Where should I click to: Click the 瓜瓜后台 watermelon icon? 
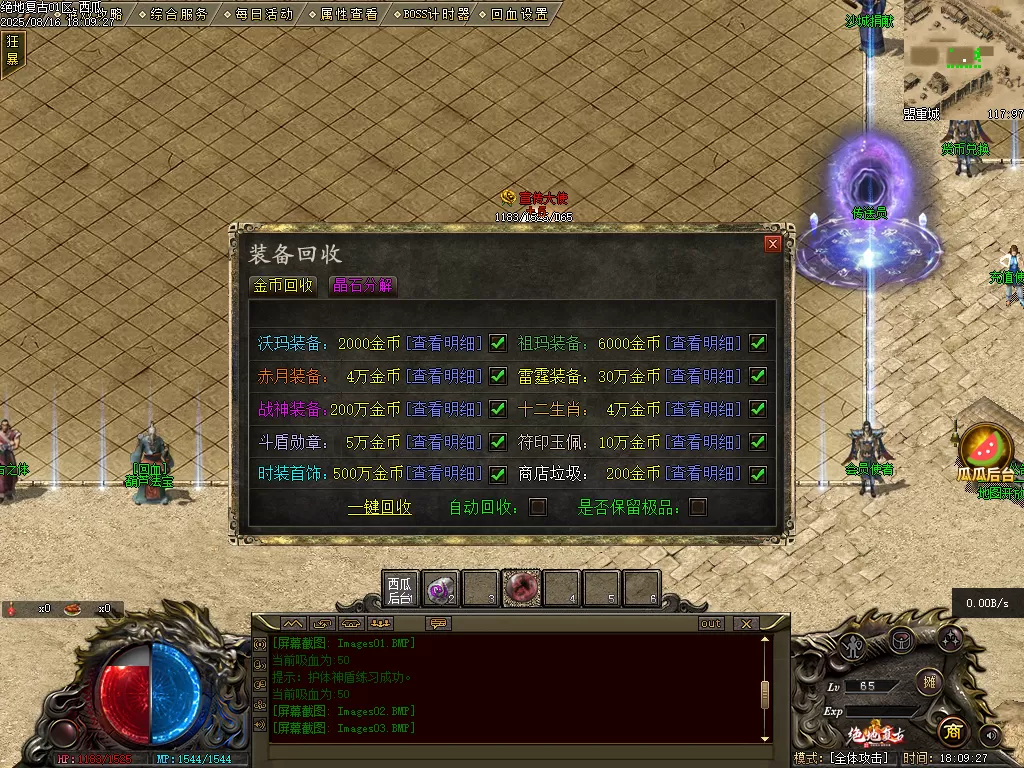[x=986, y=449]
